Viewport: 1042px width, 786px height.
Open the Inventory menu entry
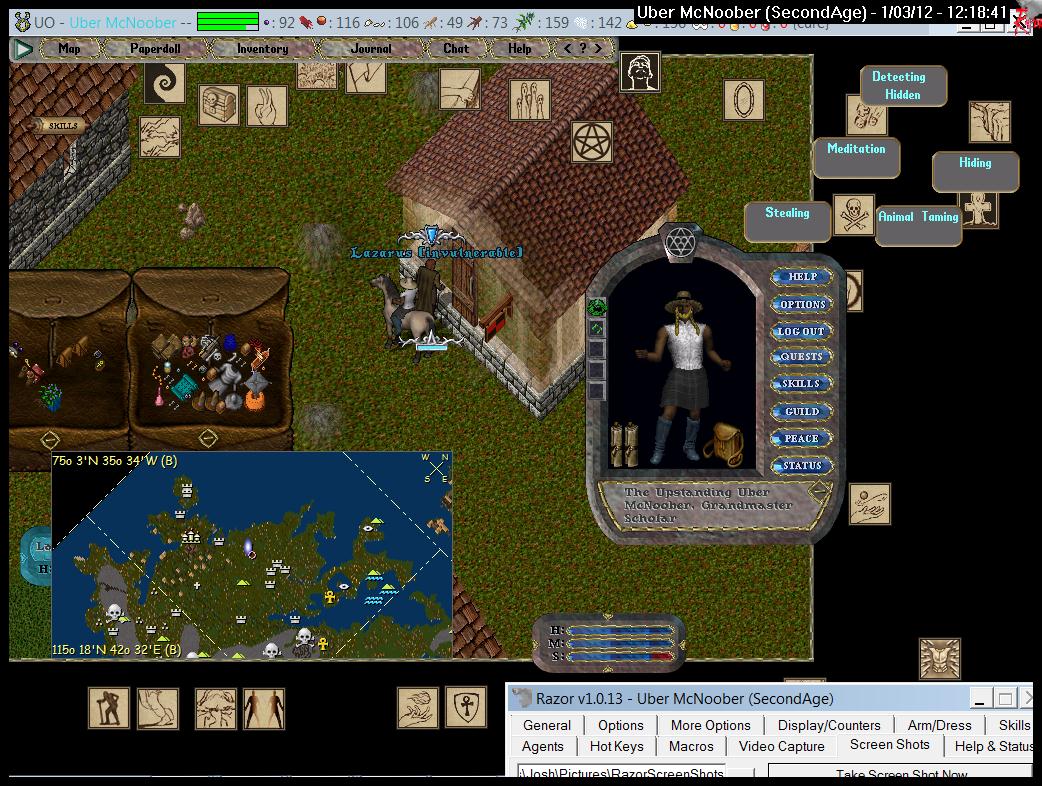pyautogui.click(x=262, y=48)
